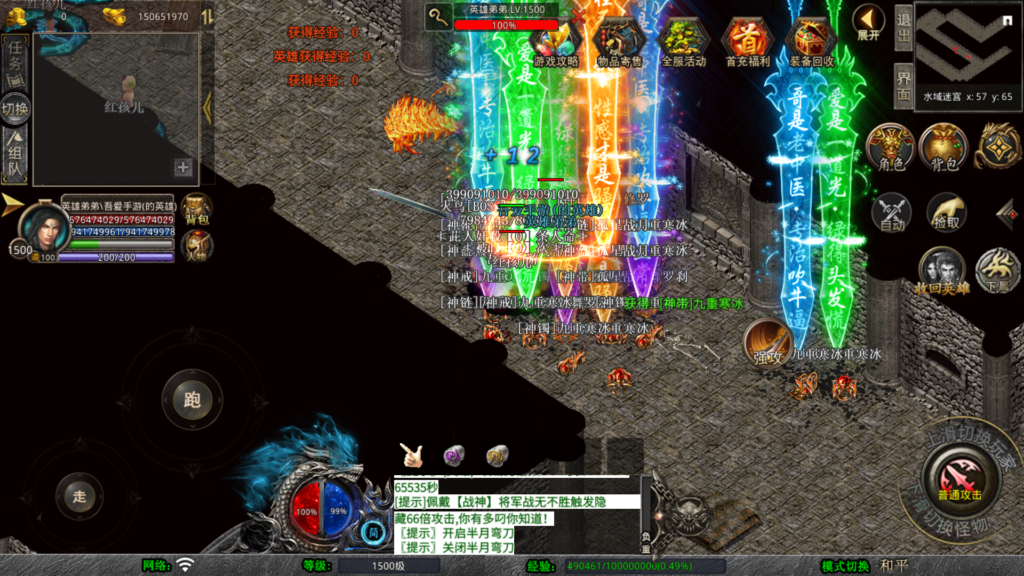The width and height of the screenshot is (1024, 576).
Task: Toggle the 跑 run button
Action: [192, 399]
